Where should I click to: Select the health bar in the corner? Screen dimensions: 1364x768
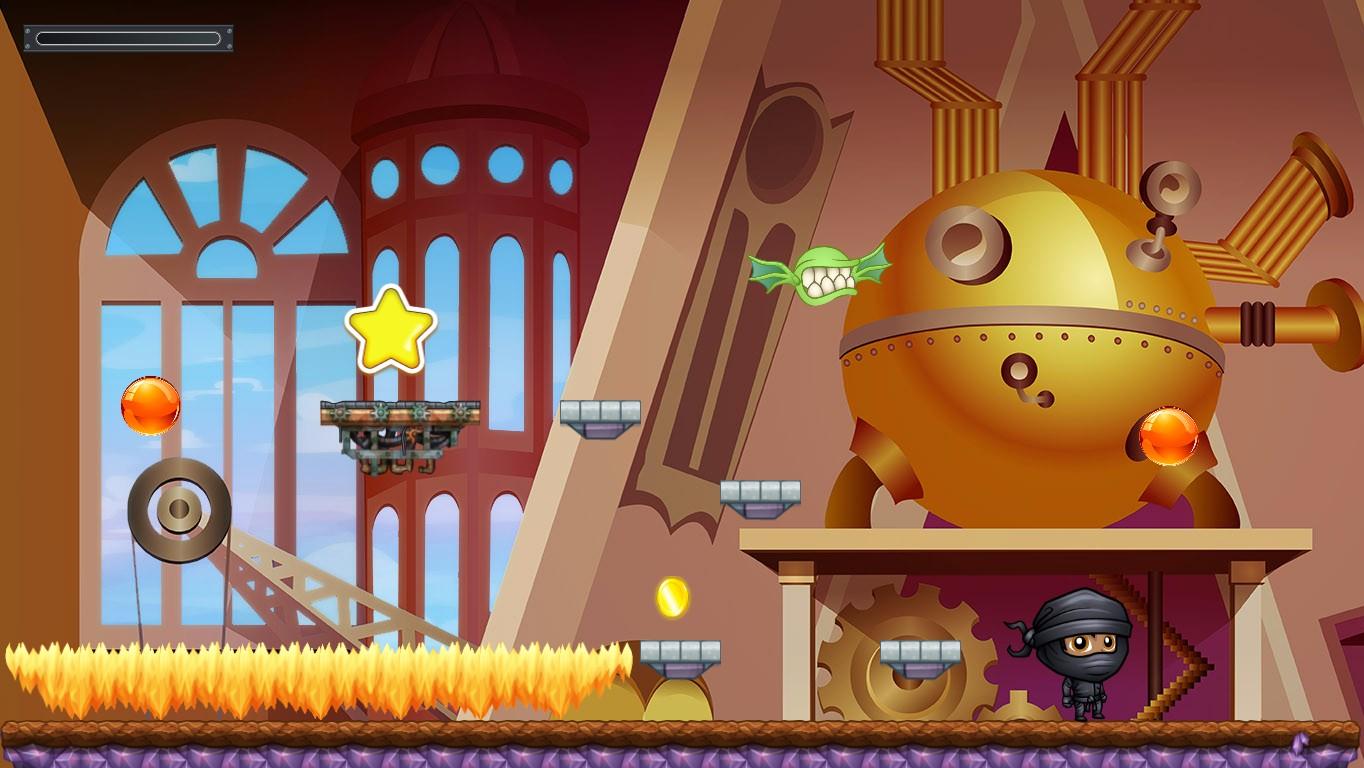coord(127,36)
